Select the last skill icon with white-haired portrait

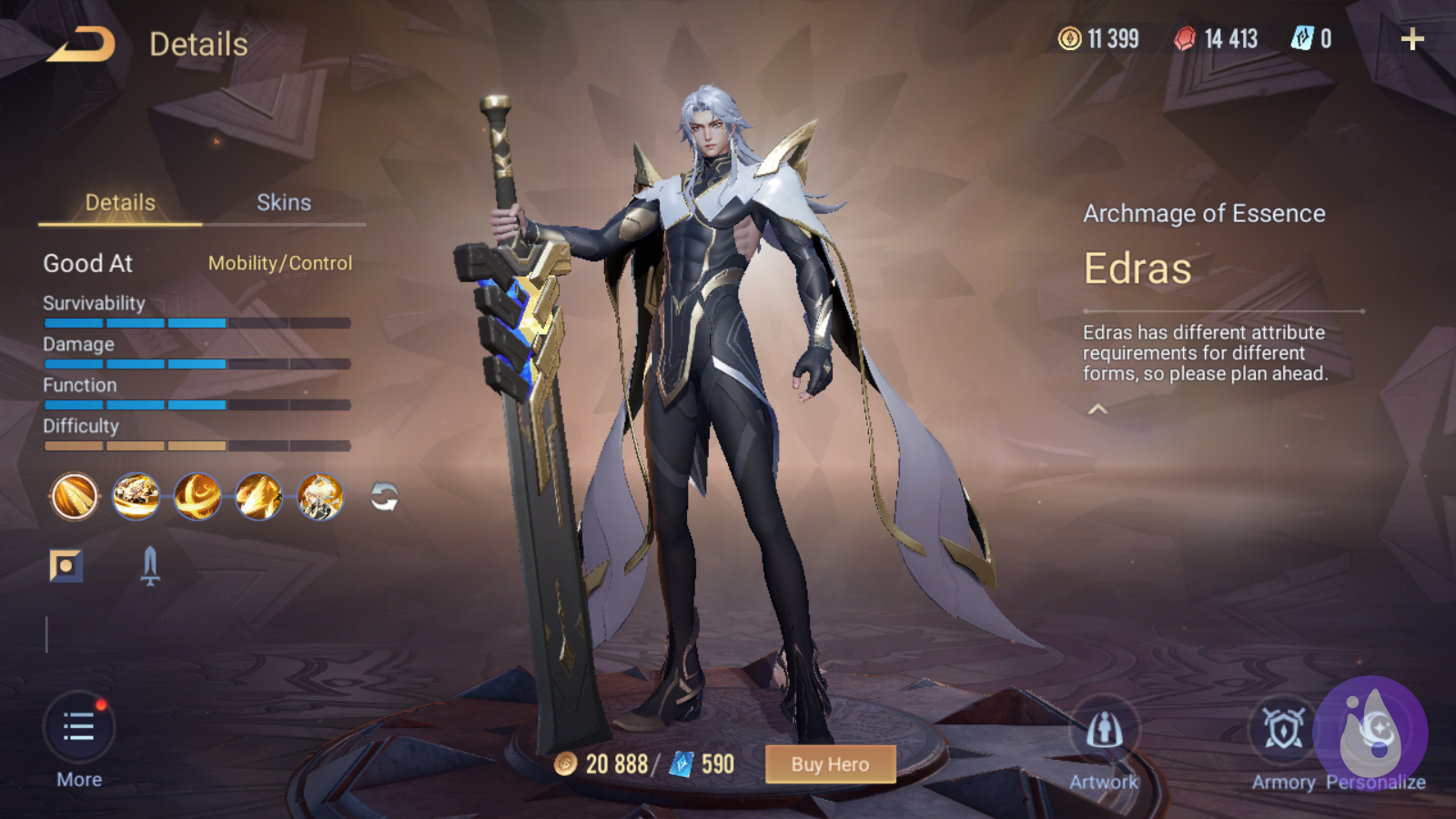point(320,497)
